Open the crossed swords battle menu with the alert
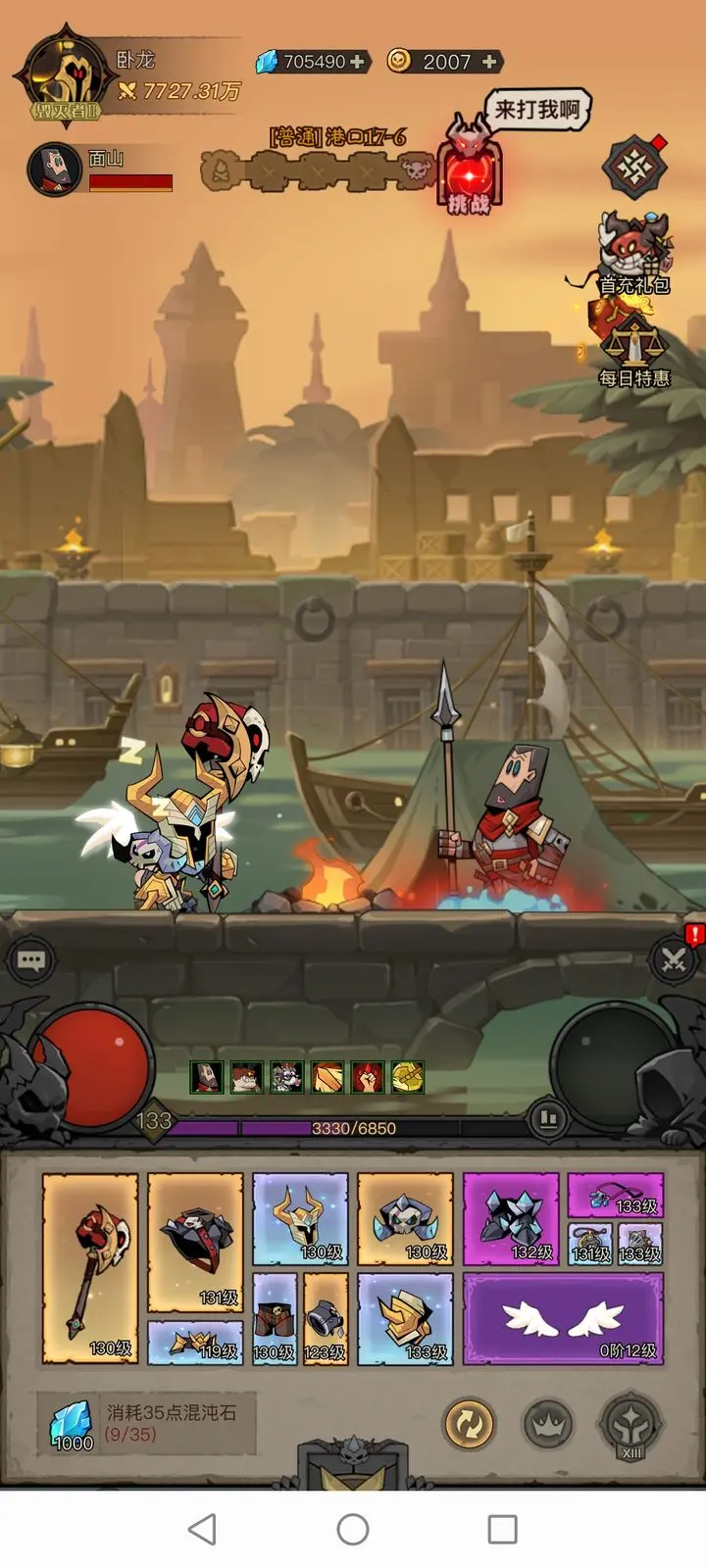 (x=675, y=958)
